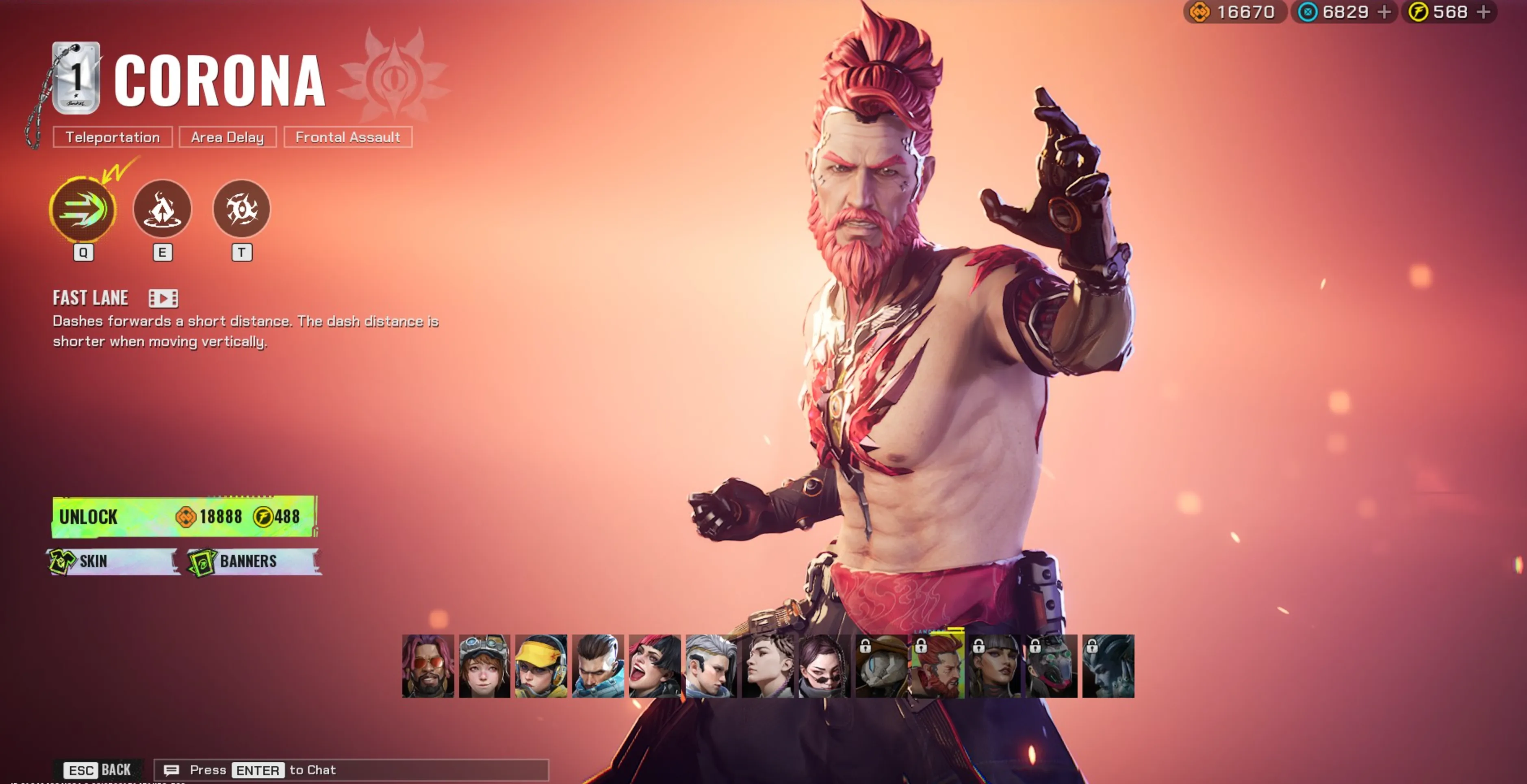The width and height of the screenshot is (1527, 784).
Task: Pick the hero with the yellow visor
Action: tap(540, 666)
